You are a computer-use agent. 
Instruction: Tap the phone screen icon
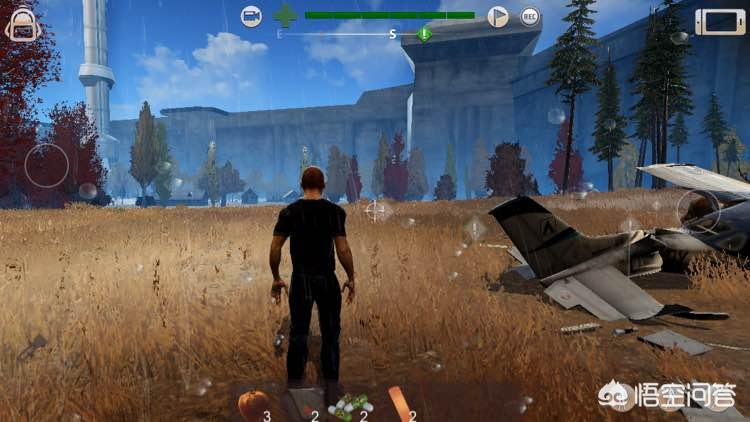pyautogui.click(x=721, y=21)
